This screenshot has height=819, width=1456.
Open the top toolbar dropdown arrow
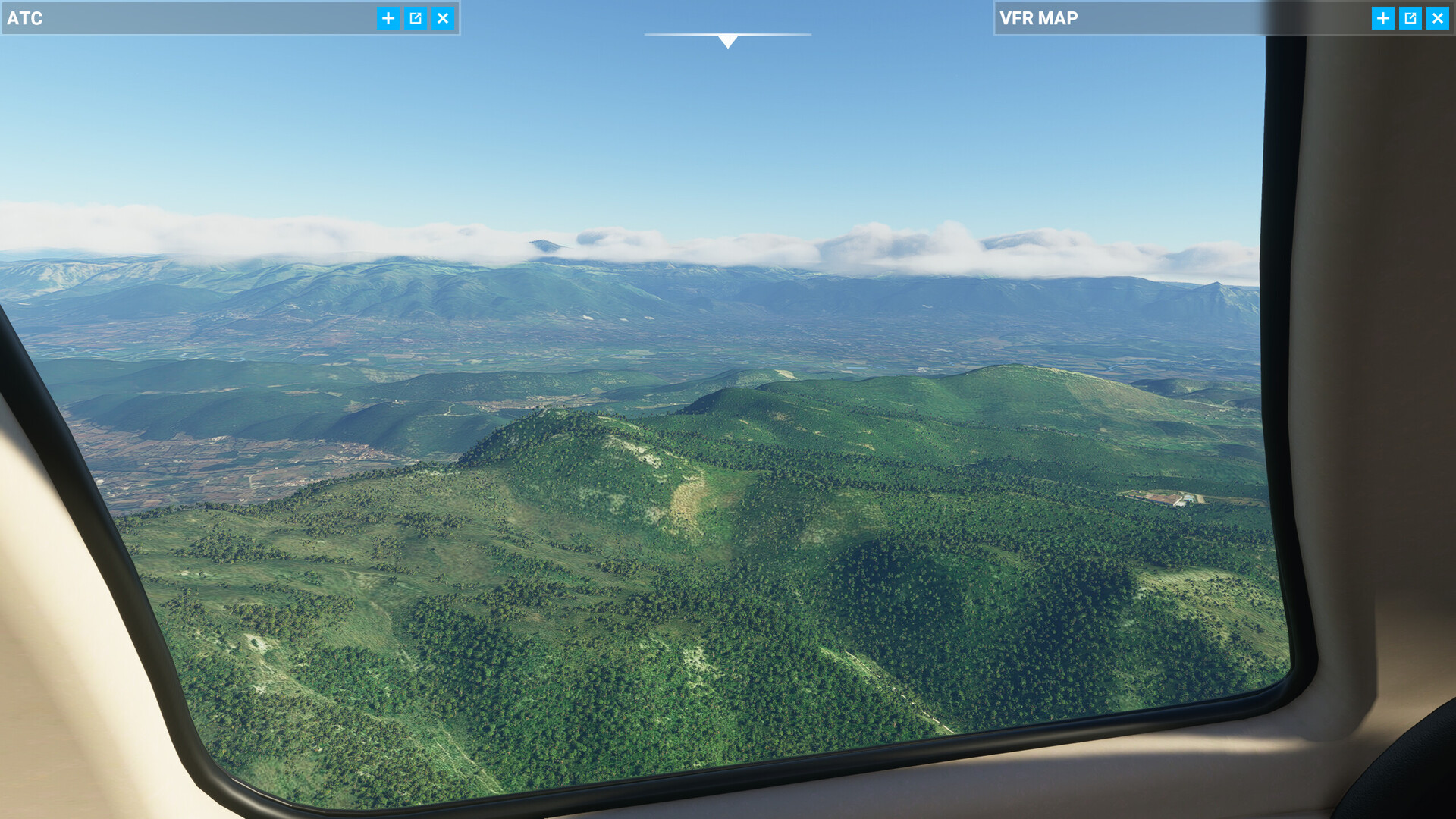click(x=728, y=41)
